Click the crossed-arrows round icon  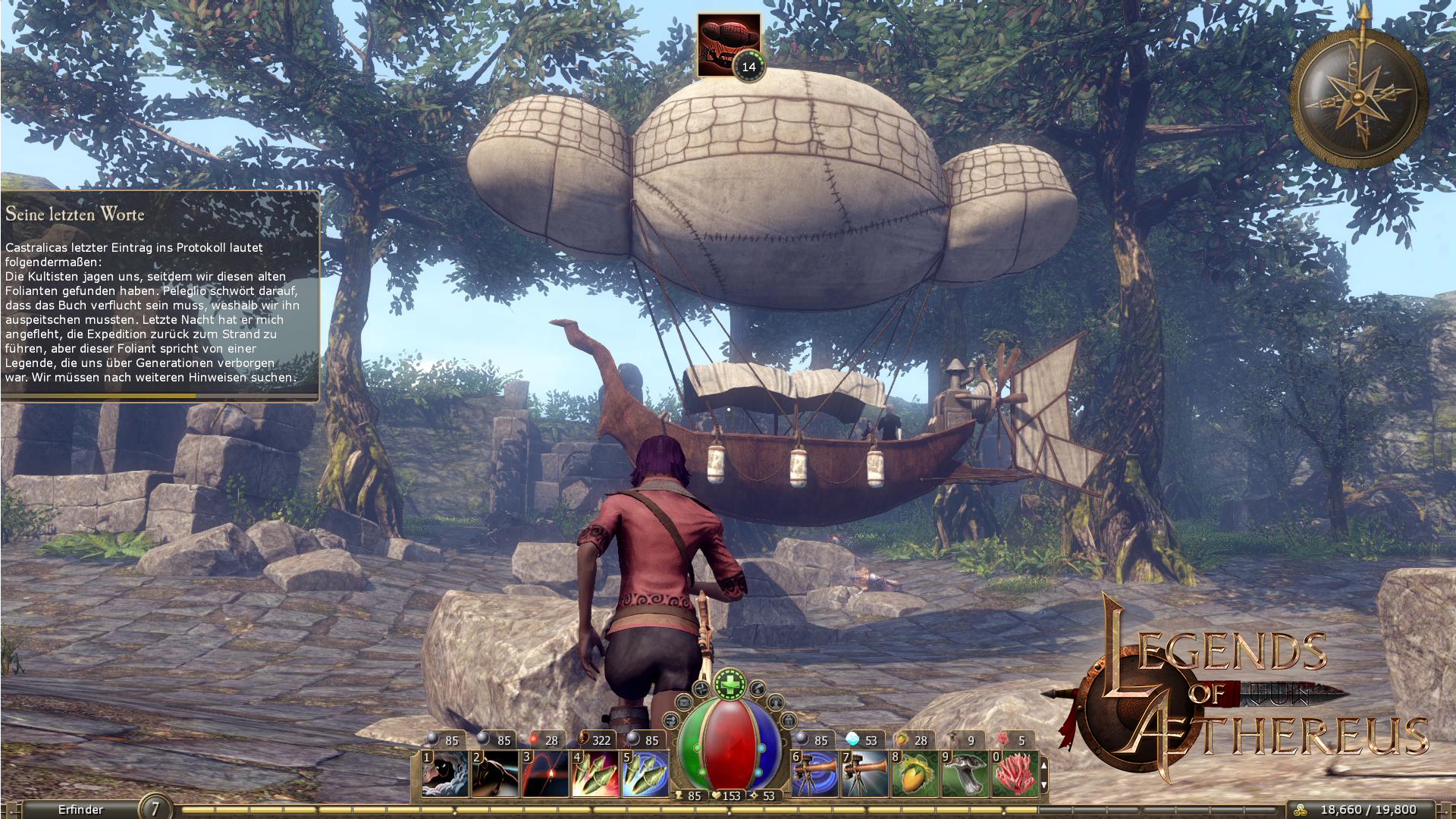[701, 689]
